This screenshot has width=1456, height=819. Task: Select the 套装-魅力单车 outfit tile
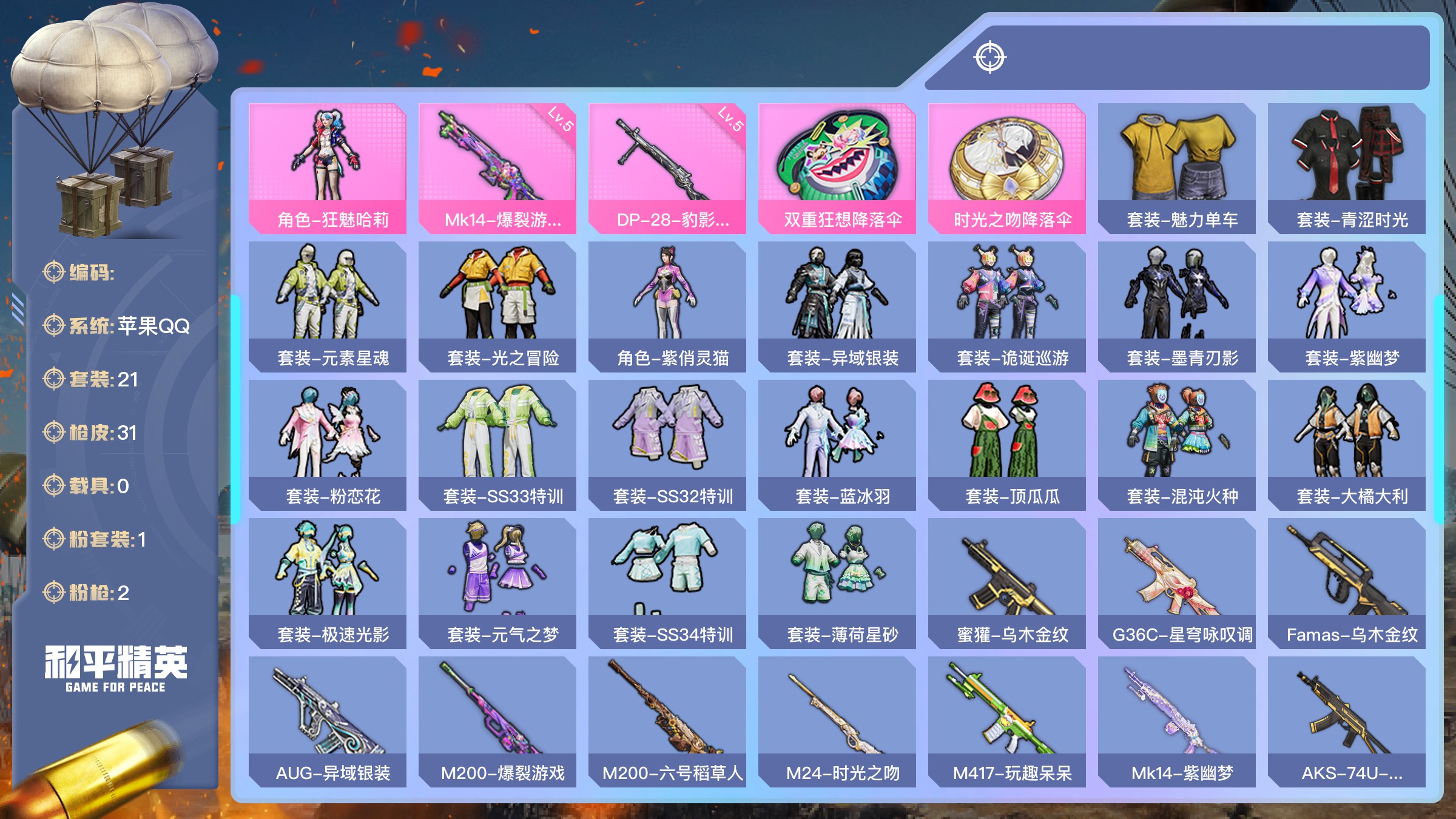(1177, 168)
